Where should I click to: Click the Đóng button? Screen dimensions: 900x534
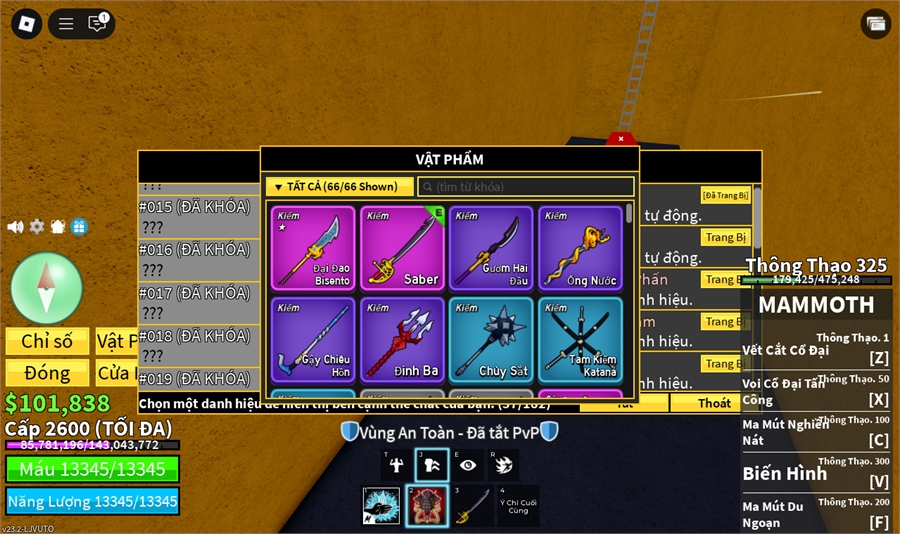pos(47,373)
